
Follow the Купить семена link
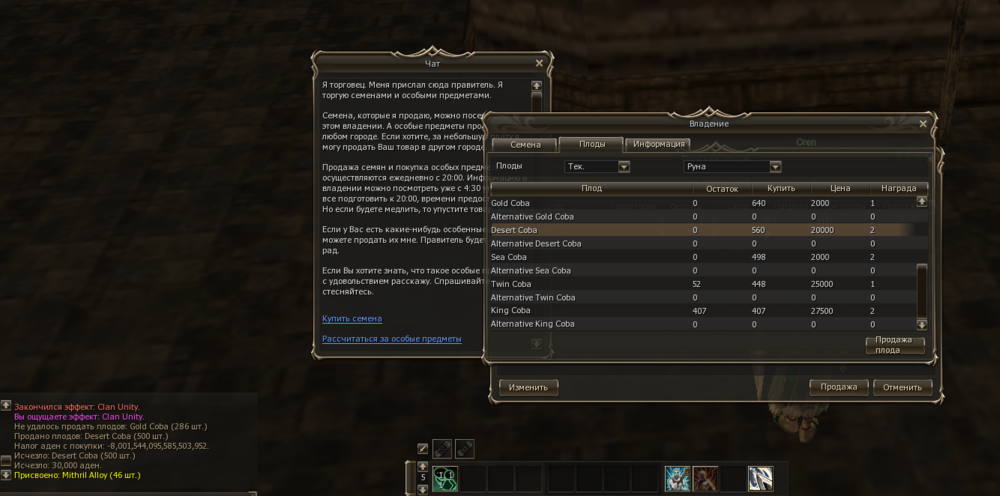352,319
